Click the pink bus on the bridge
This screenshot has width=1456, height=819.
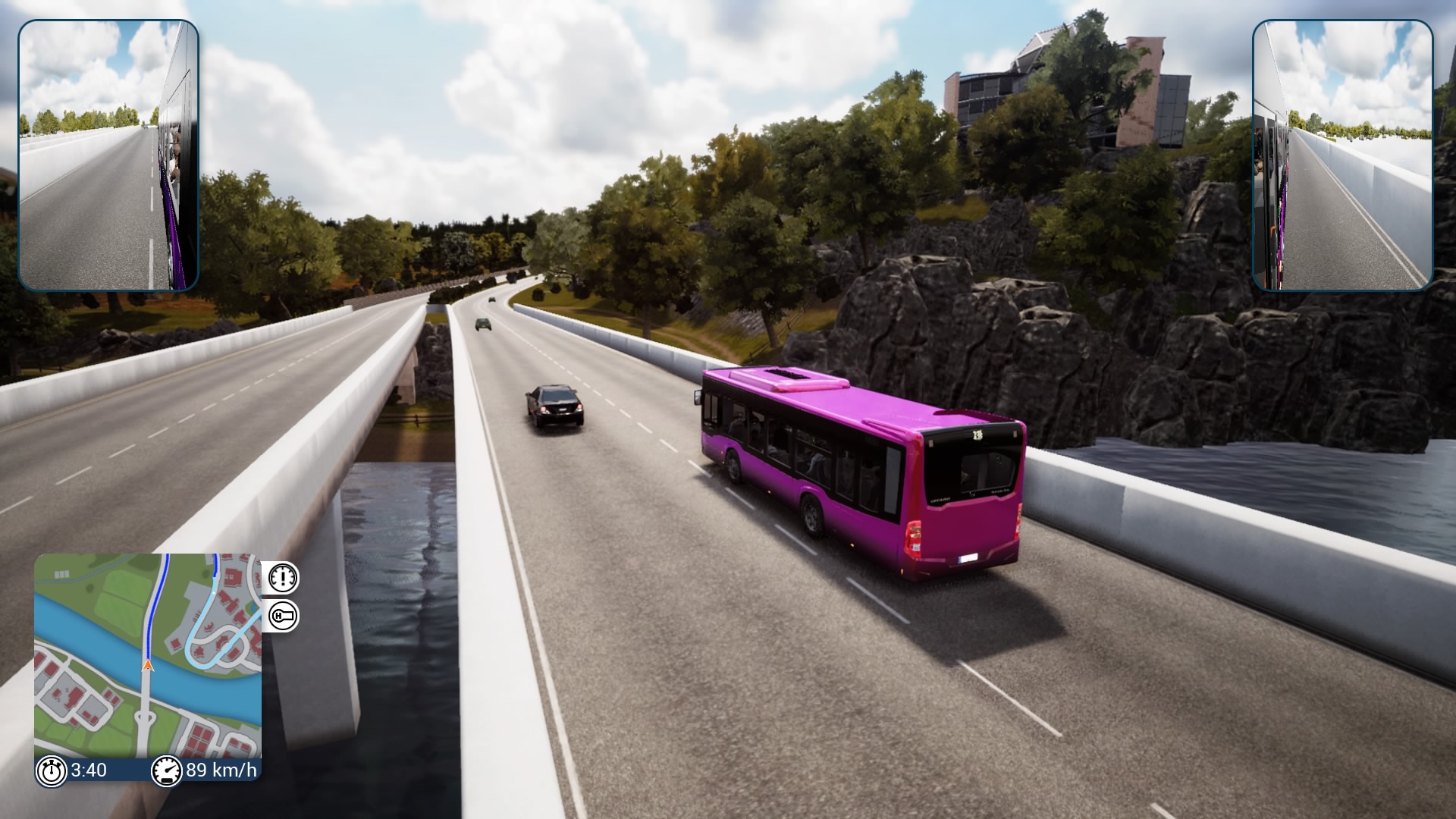pyautogui.click(x=857, y=470)
